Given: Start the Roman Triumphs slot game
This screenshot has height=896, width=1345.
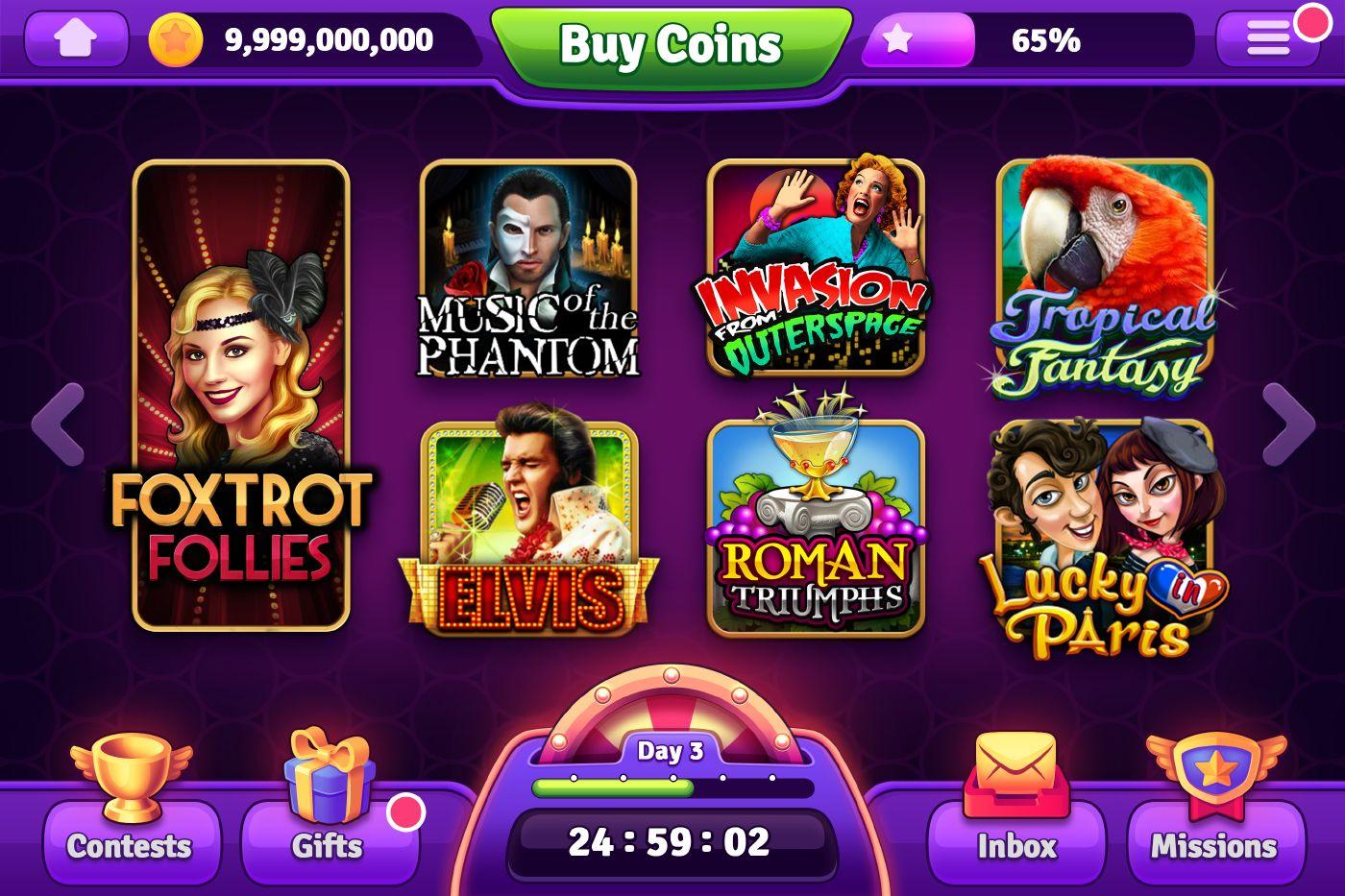Looking at the screenshot, I should coord(816,527).
